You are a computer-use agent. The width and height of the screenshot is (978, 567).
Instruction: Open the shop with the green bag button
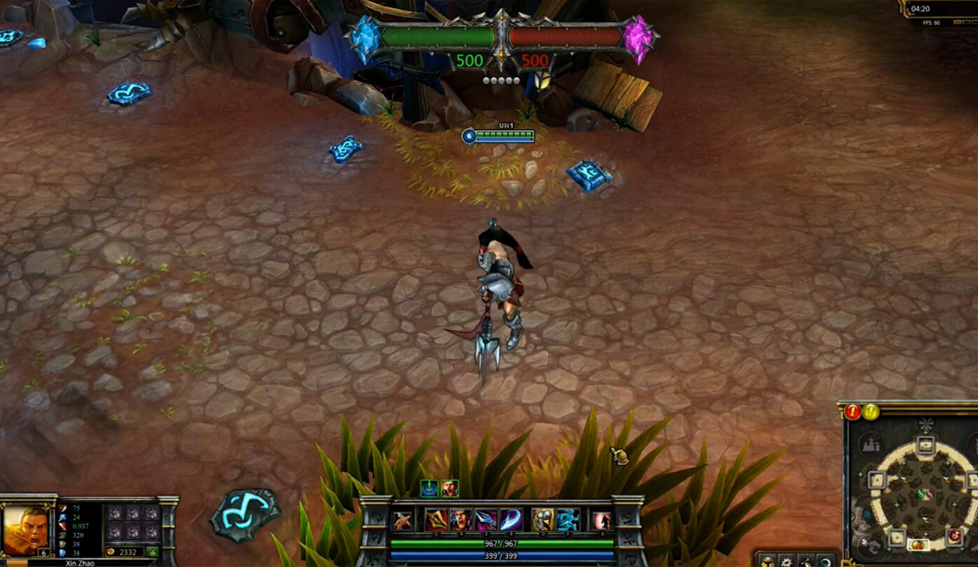click(152, 551)
